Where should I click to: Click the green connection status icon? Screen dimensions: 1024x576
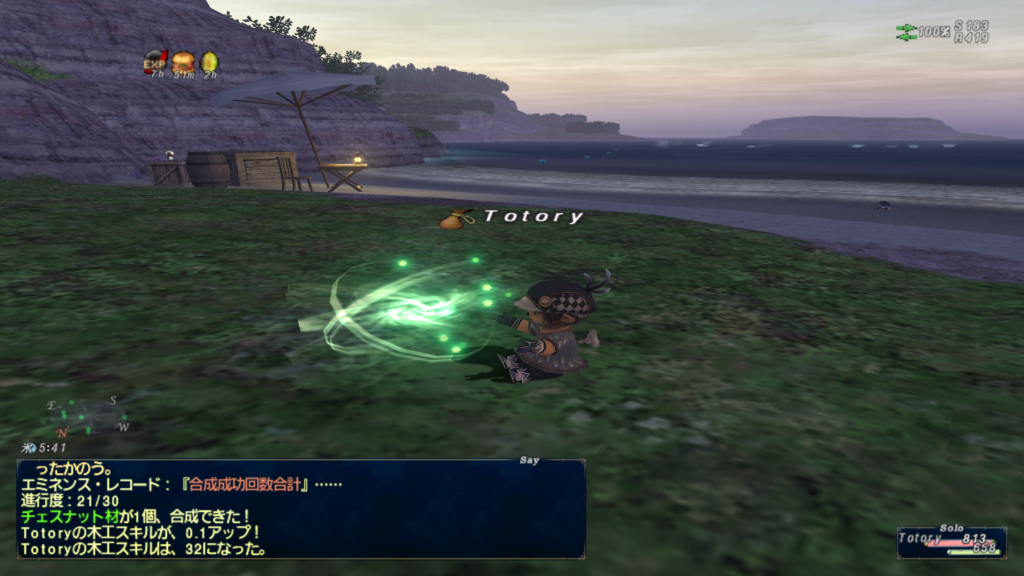(906, 32)
